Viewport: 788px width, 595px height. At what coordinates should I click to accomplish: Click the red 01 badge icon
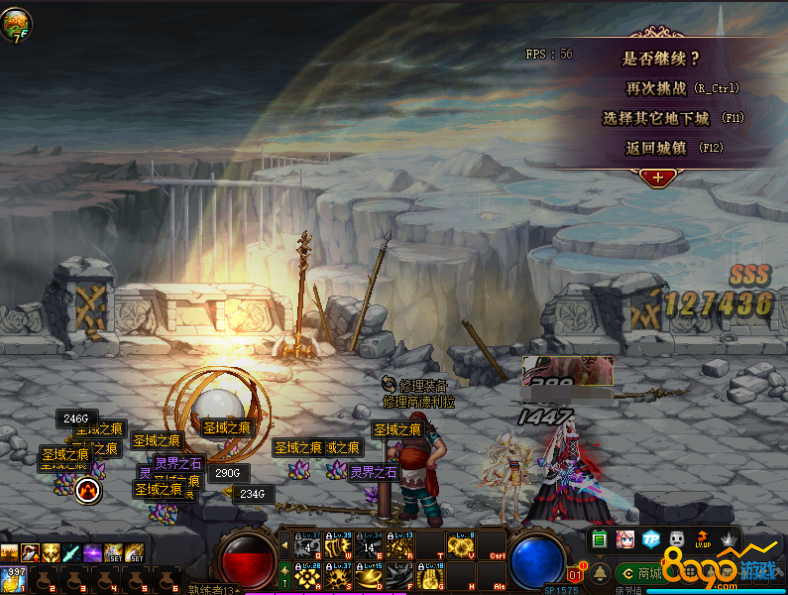(x=576, y=574)
